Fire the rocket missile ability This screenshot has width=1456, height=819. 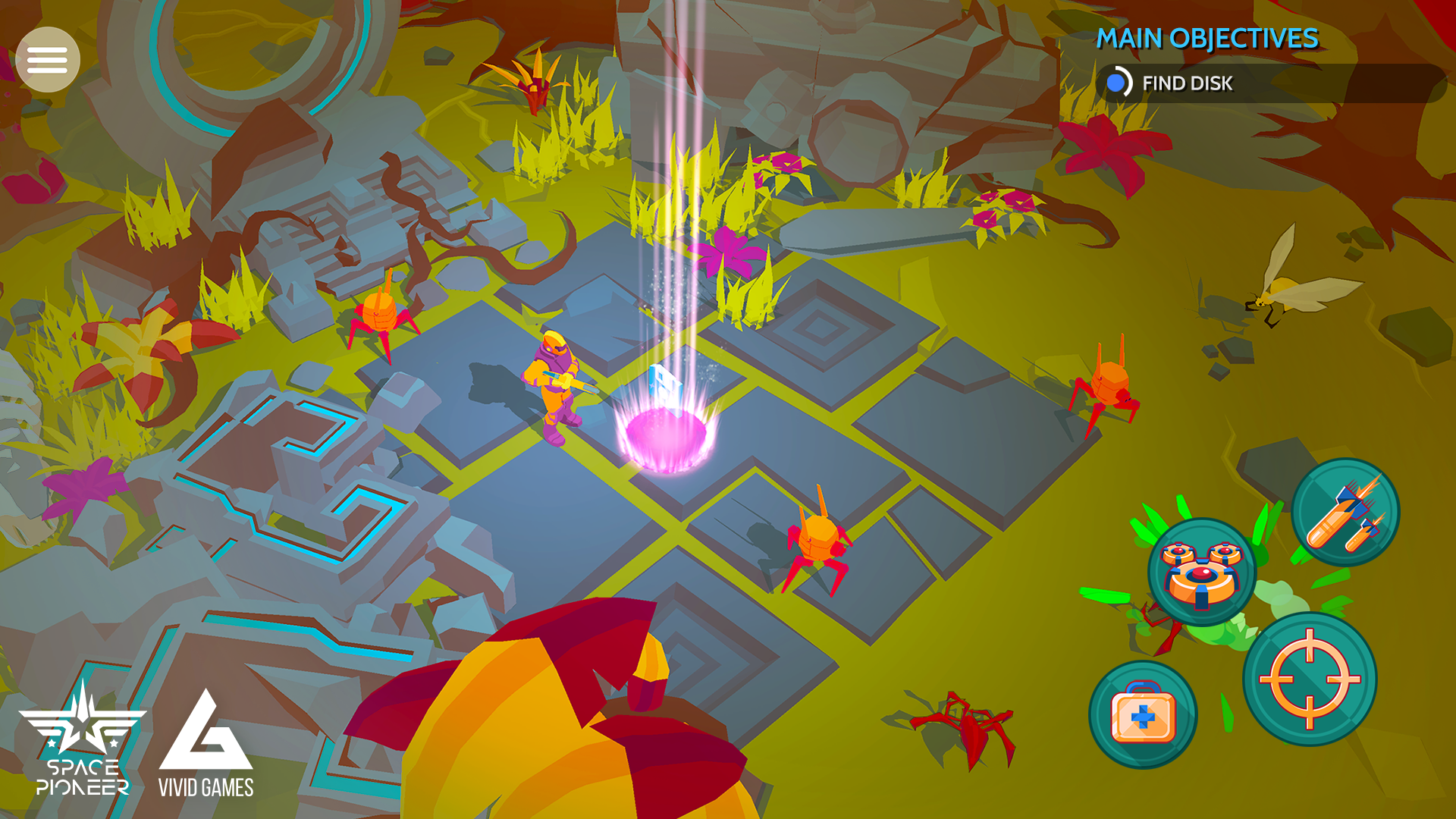tap(1345, 513)
